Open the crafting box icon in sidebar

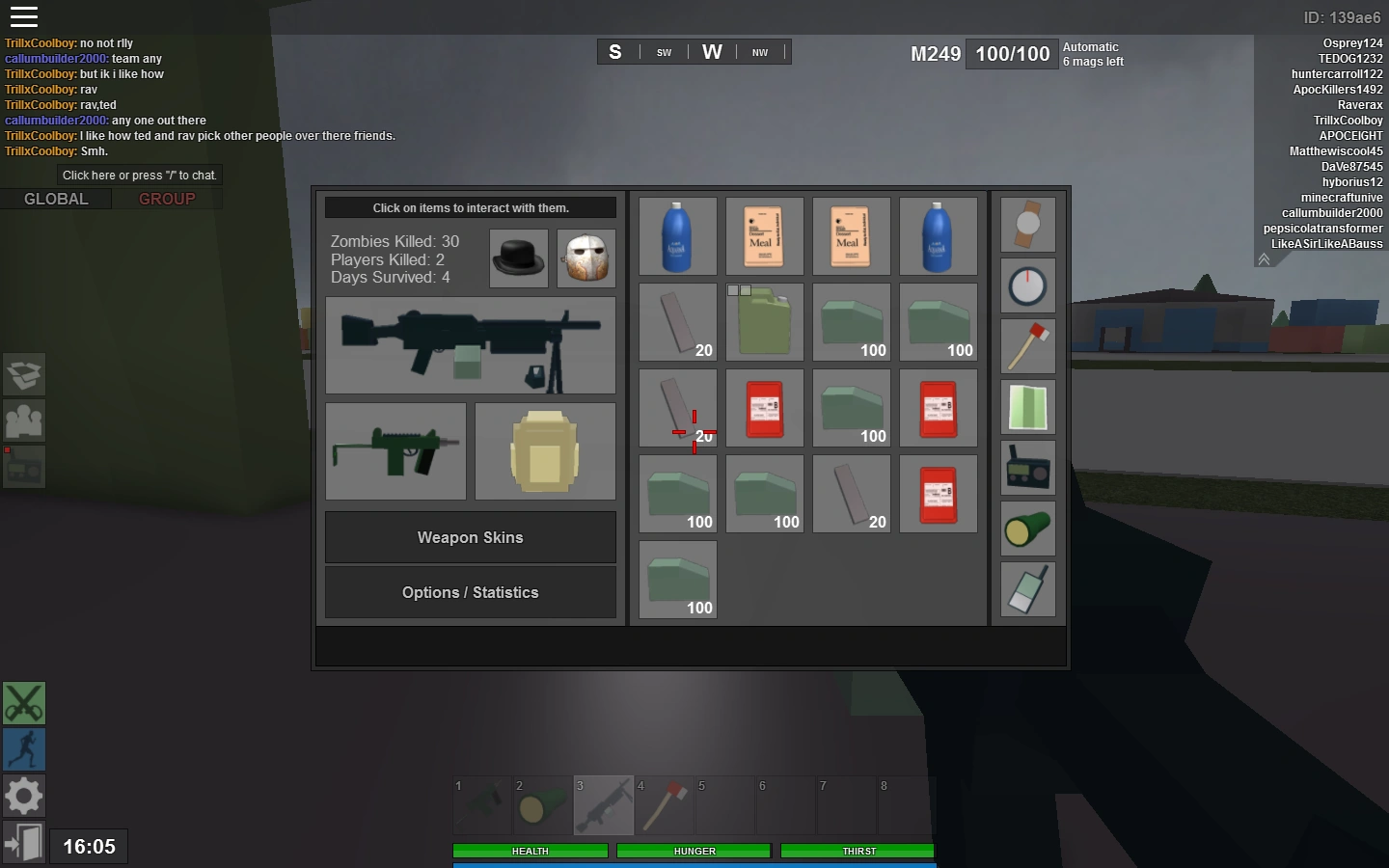coord(23,375)
